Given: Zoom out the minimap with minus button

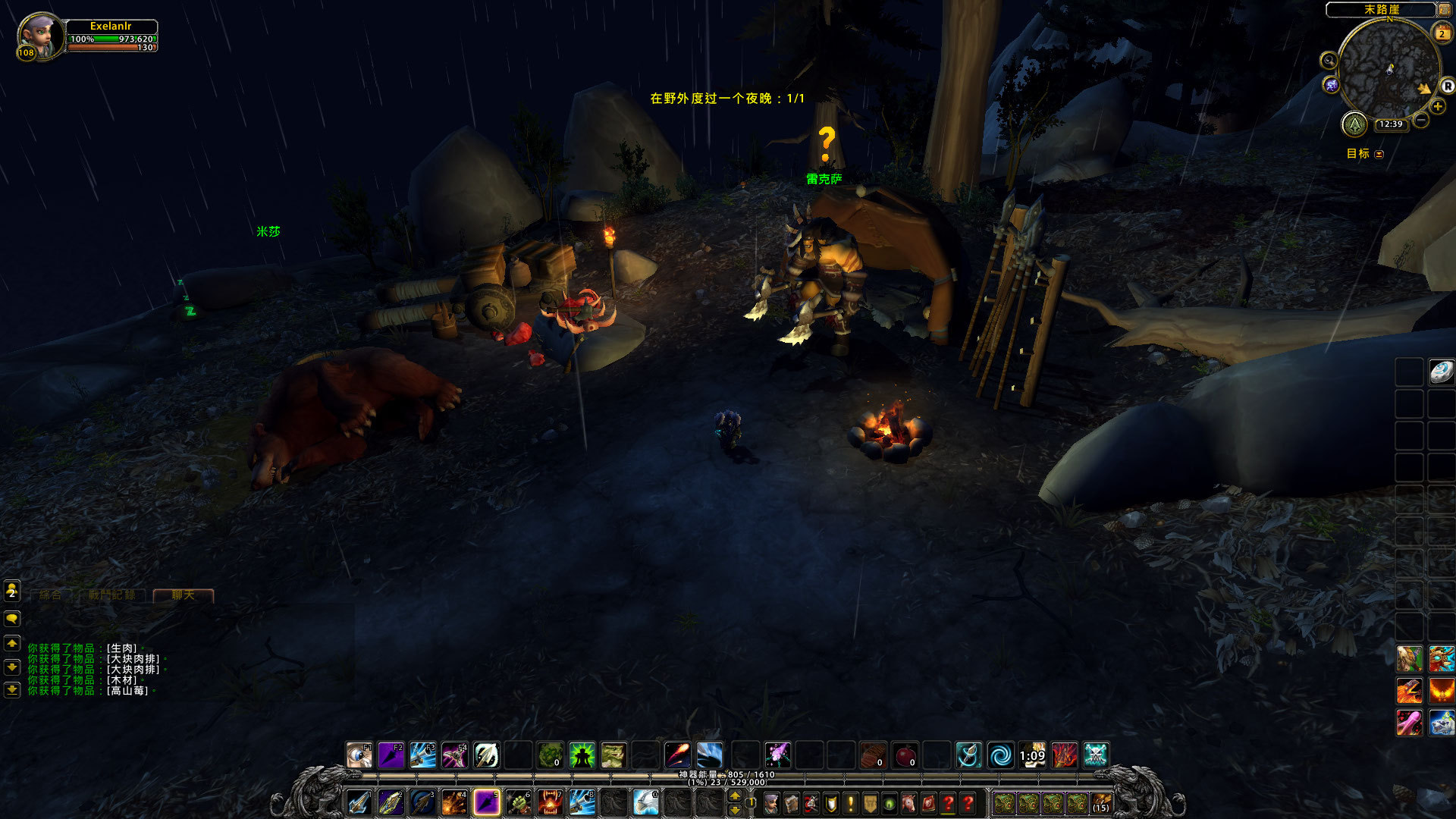Looking at the screenshot, I should [x=1421, y=120].
